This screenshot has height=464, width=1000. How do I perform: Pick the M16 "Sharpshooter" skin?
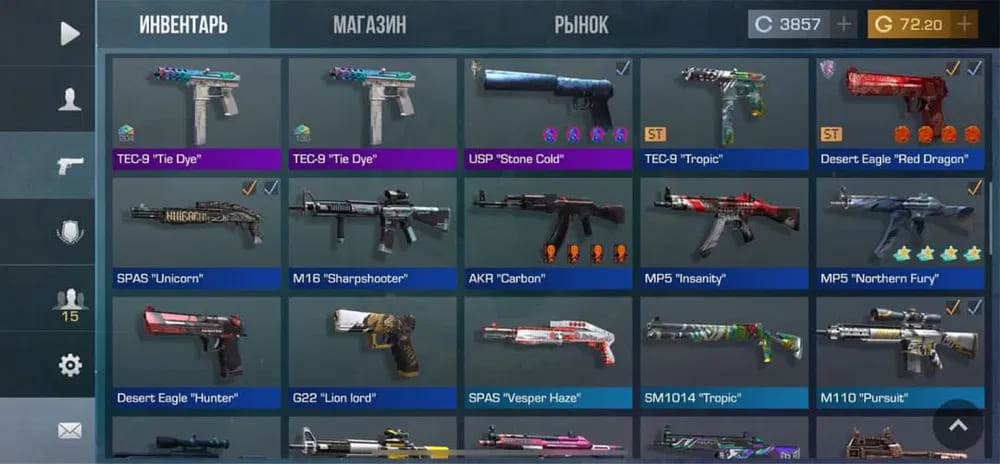372,232
